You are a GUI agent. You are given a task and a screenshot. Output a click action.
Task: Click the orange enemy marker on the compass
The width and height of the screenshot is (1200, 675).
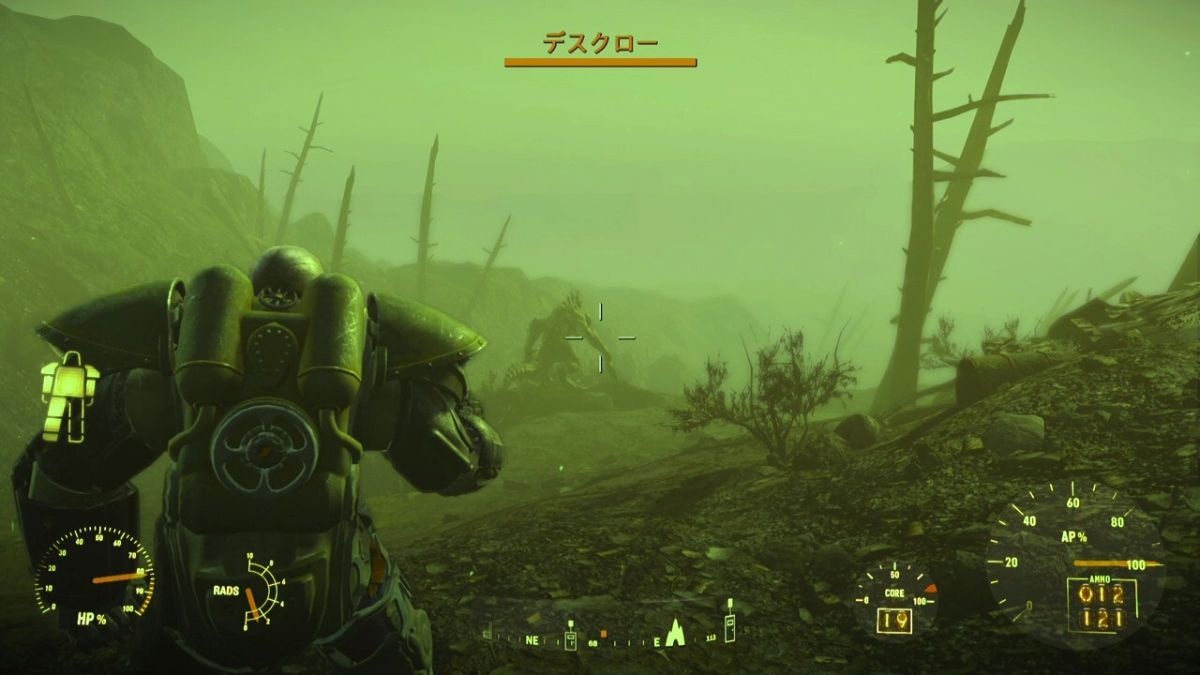point(603,633)
